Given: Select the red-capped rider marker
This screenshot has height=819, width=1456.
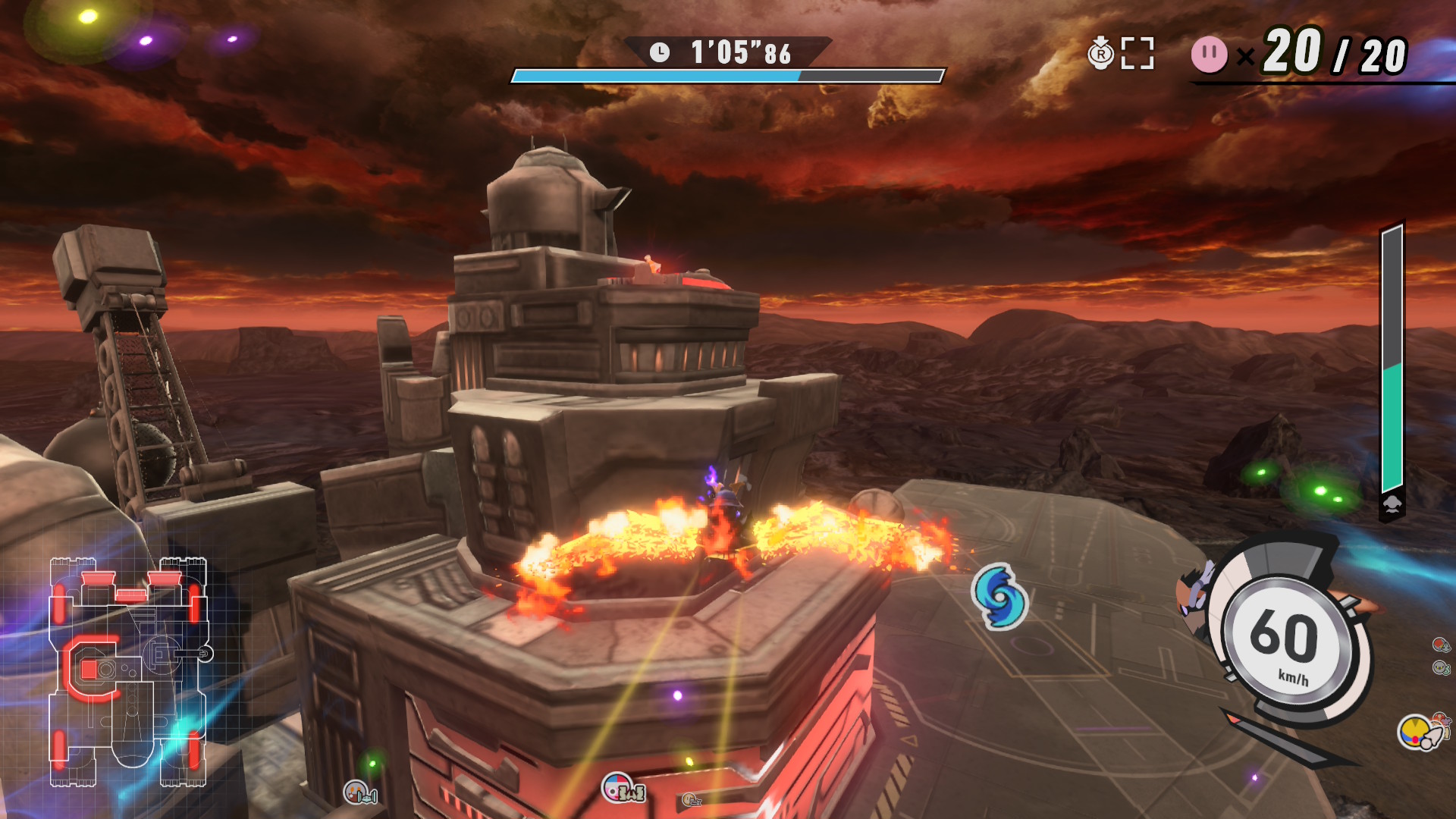Looking at the screenshot, I should click(x=1441, y=645).
